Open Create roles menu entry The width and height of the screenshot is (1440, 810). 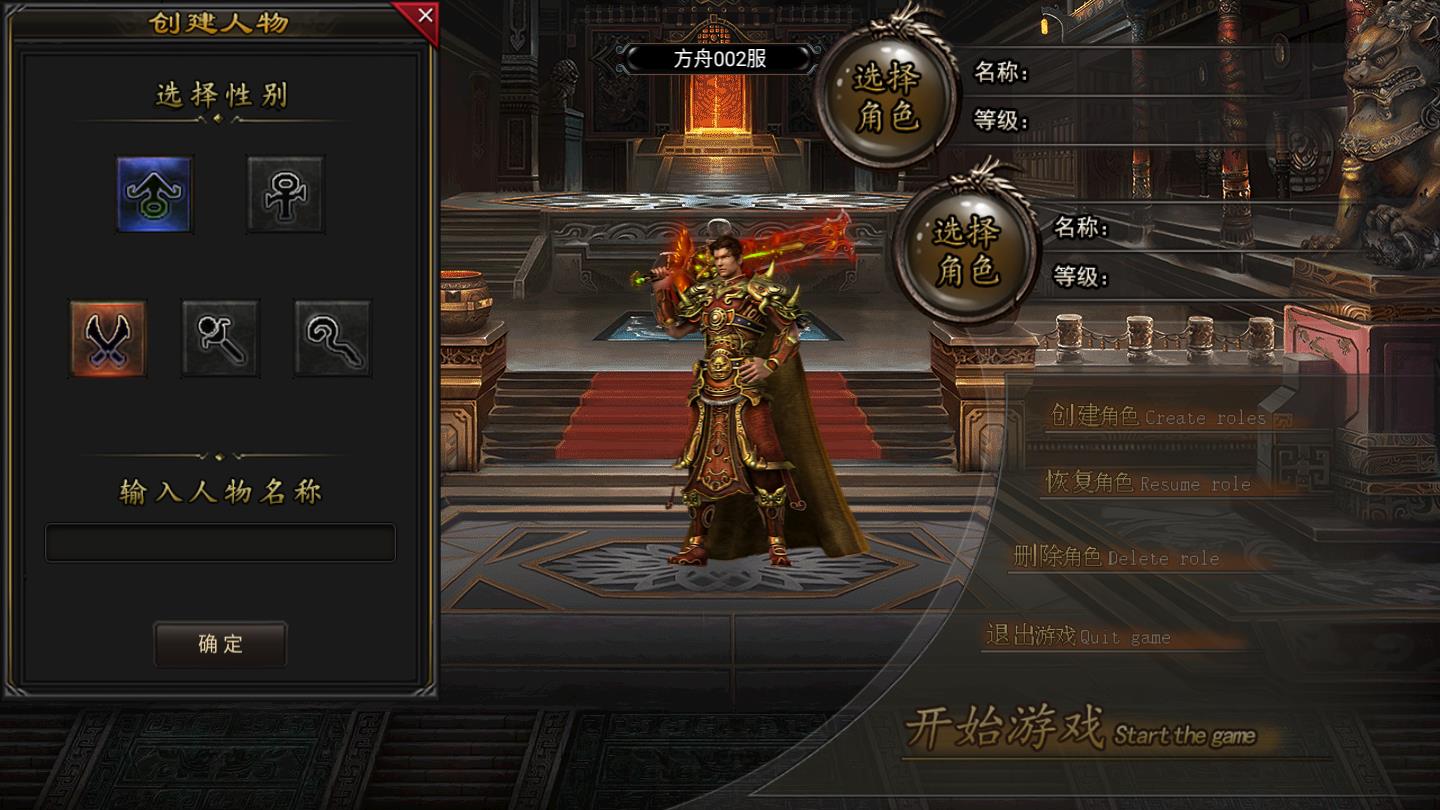[1160, 416]
